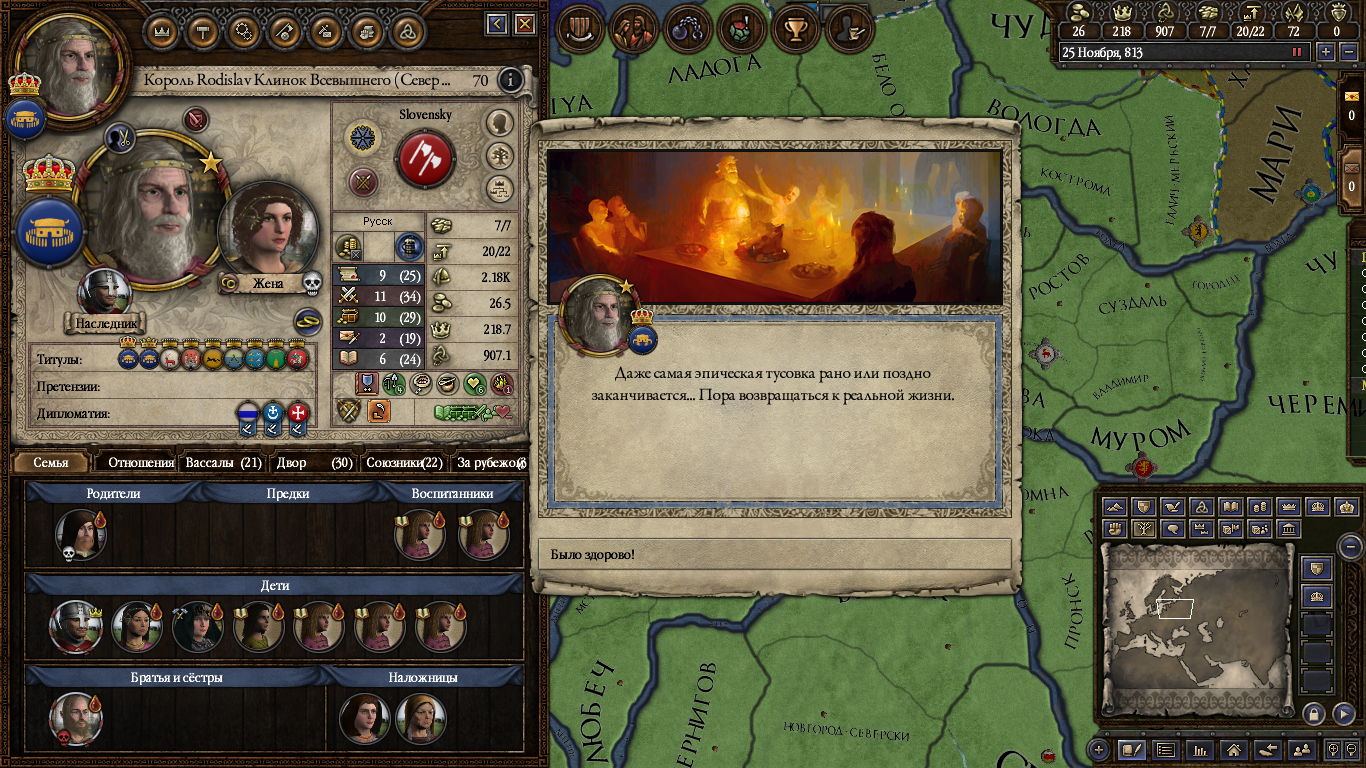Choose the "Было здорово!" event option
Screen dimensions: 1366x768
775,554
